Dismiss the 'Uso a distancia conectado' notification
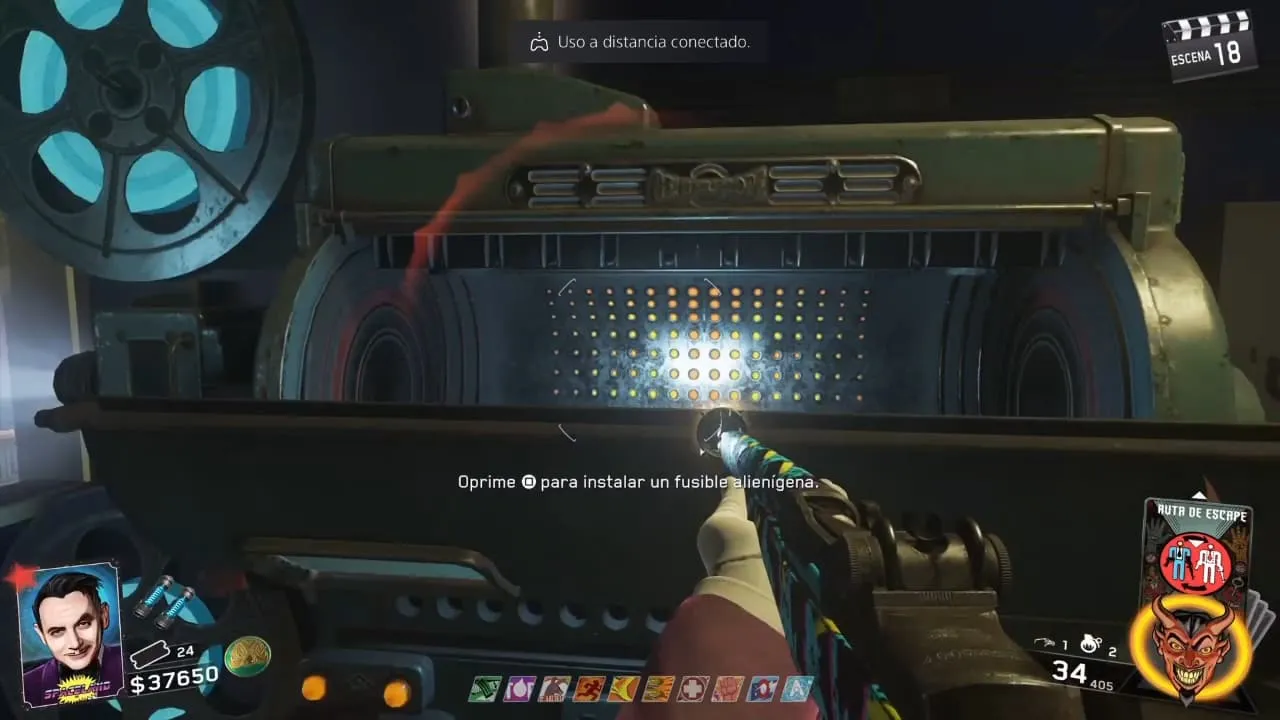The image size is (1280, 720). pyautogui.click(x=642, y=43)
